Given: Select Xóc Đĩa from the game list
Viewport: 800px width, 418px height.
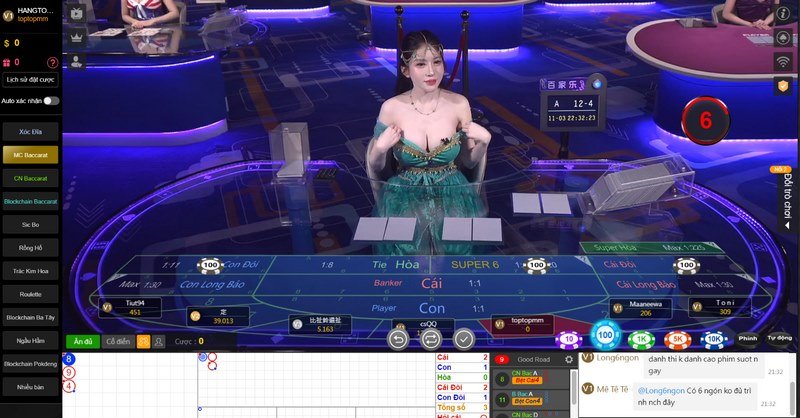Looking at the screenshot, I should tap(30, 131).
